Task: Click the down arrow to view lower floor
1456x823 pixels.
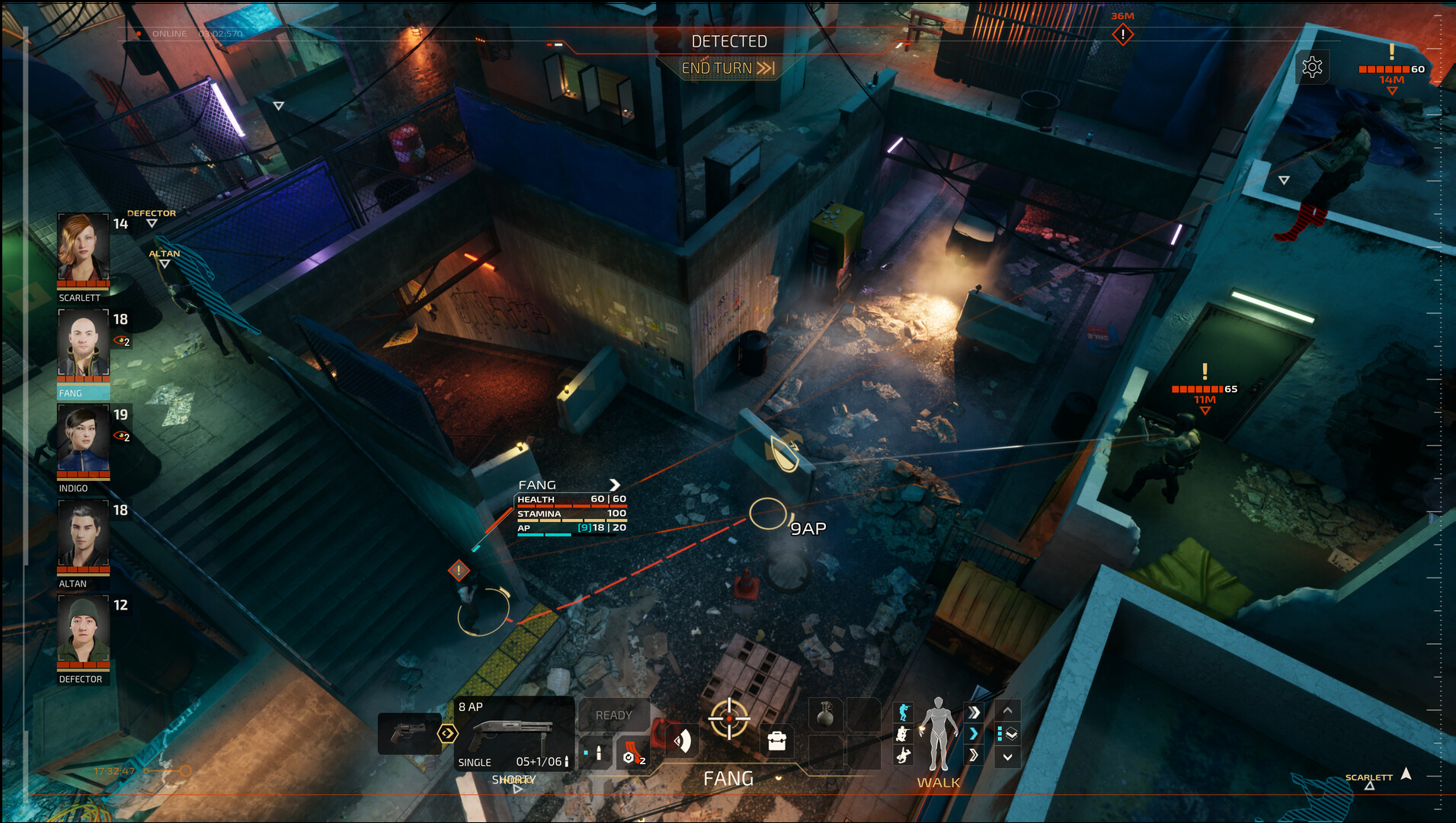Action: click(1006, 756)
